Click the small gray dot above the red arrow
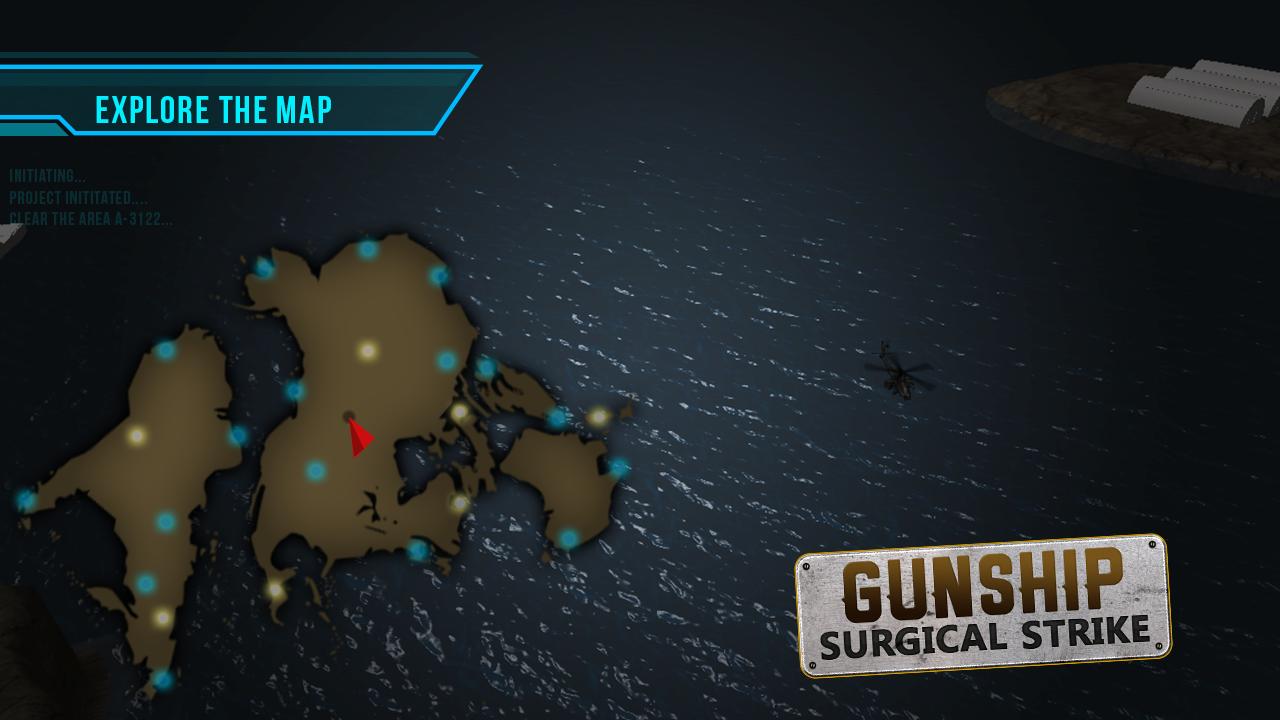This screenshot has height=720, width=1280. coord(350,416)
